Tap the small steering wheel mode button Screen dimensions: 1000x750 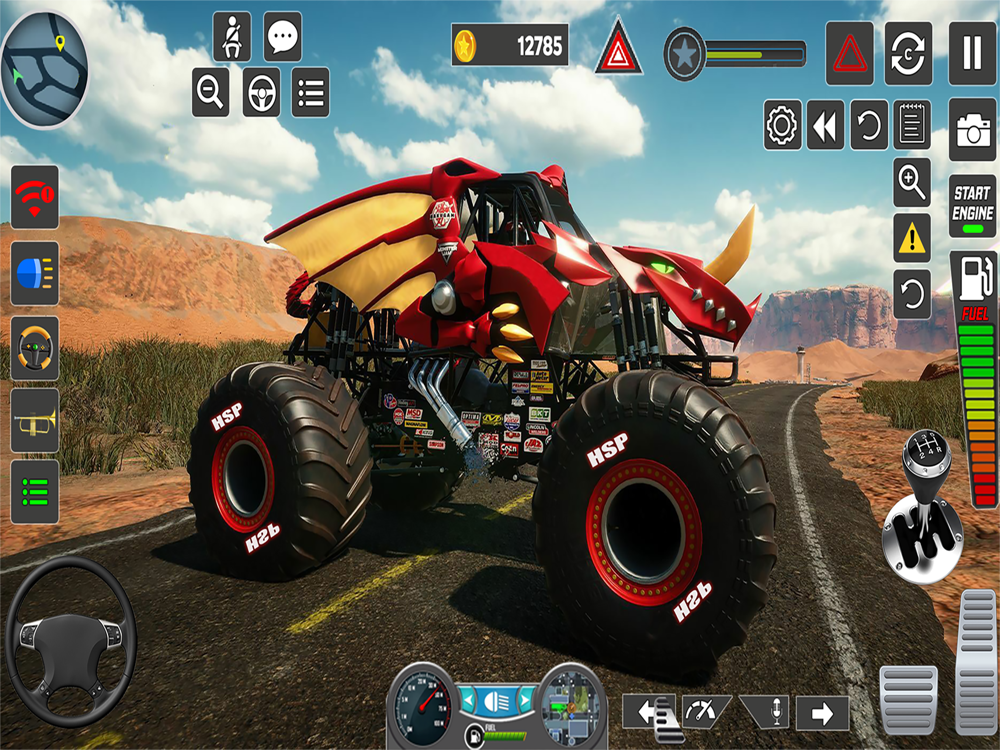[262, 93]
